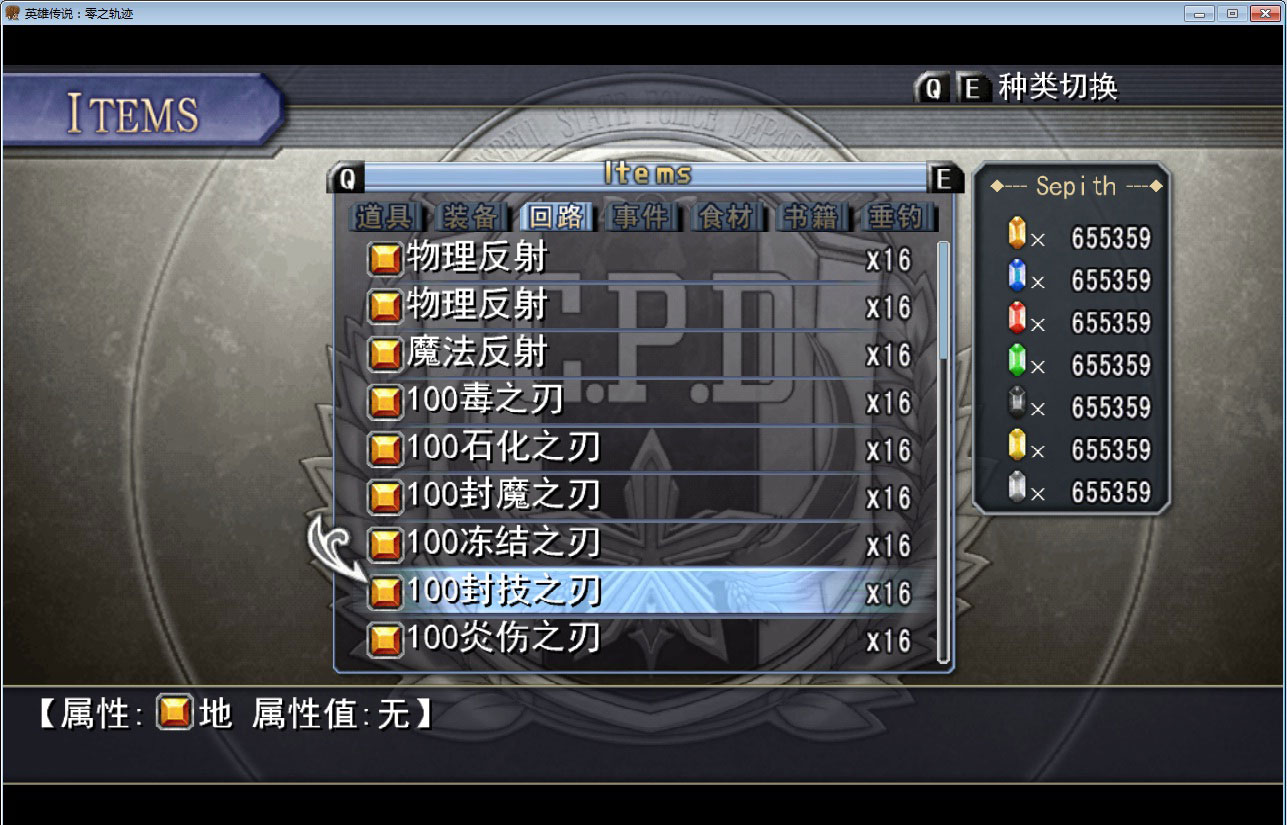1287x825 pixels.
Task: Switch to the 道具 tab
Action: (384, 217)
